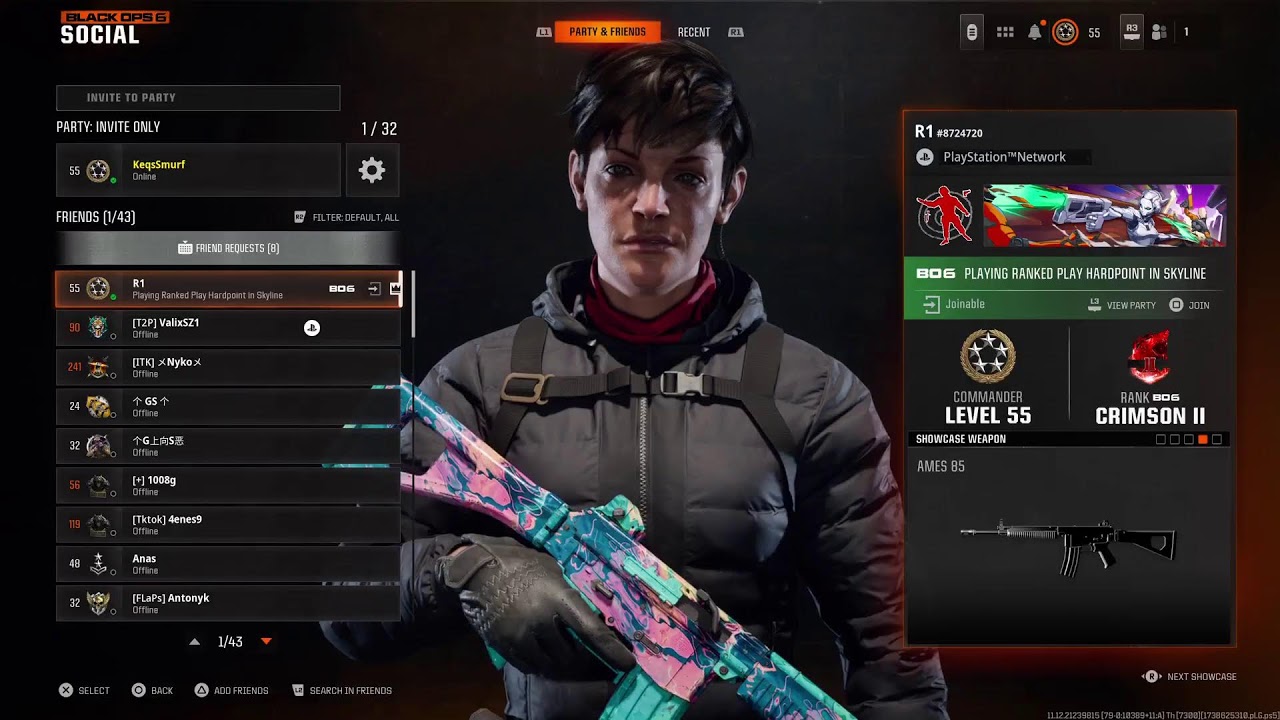
Task: Choose Anas from the friends list
Action: tap(228, 564)
